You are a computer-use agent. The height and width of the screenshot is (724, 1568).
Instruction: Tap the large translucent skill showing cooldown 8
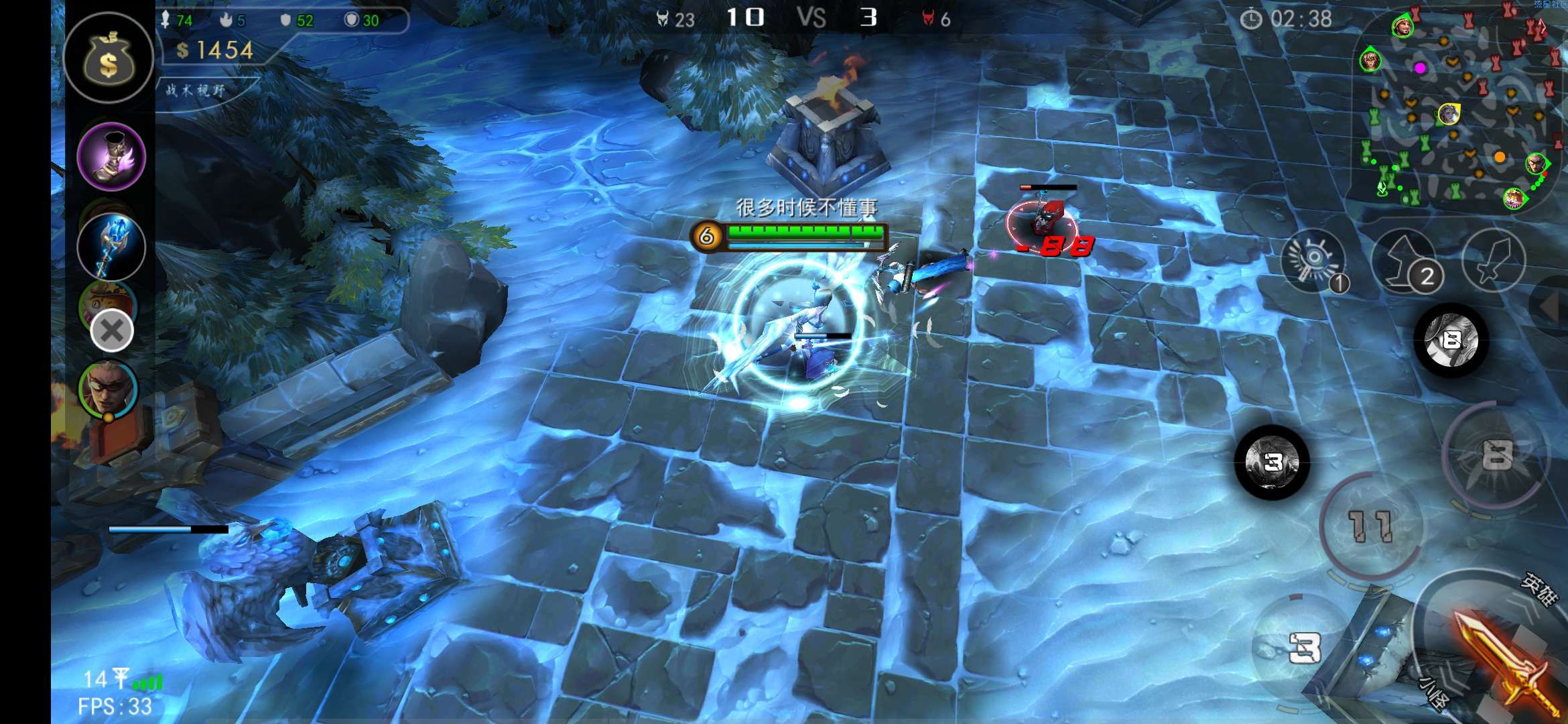coord(1496,455)
